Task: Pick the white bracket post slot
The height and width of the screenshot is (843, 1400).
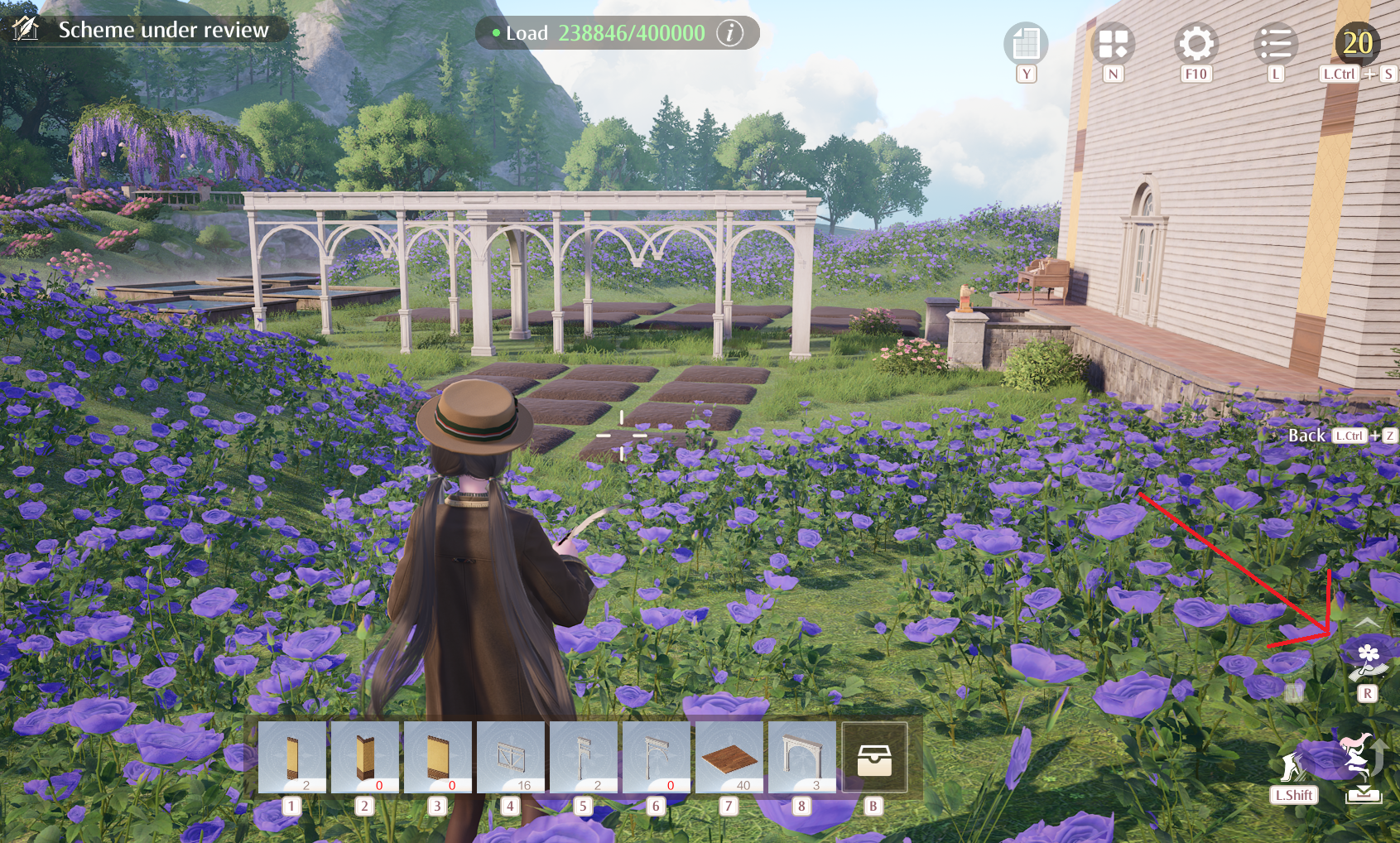Action: (584, 757)
